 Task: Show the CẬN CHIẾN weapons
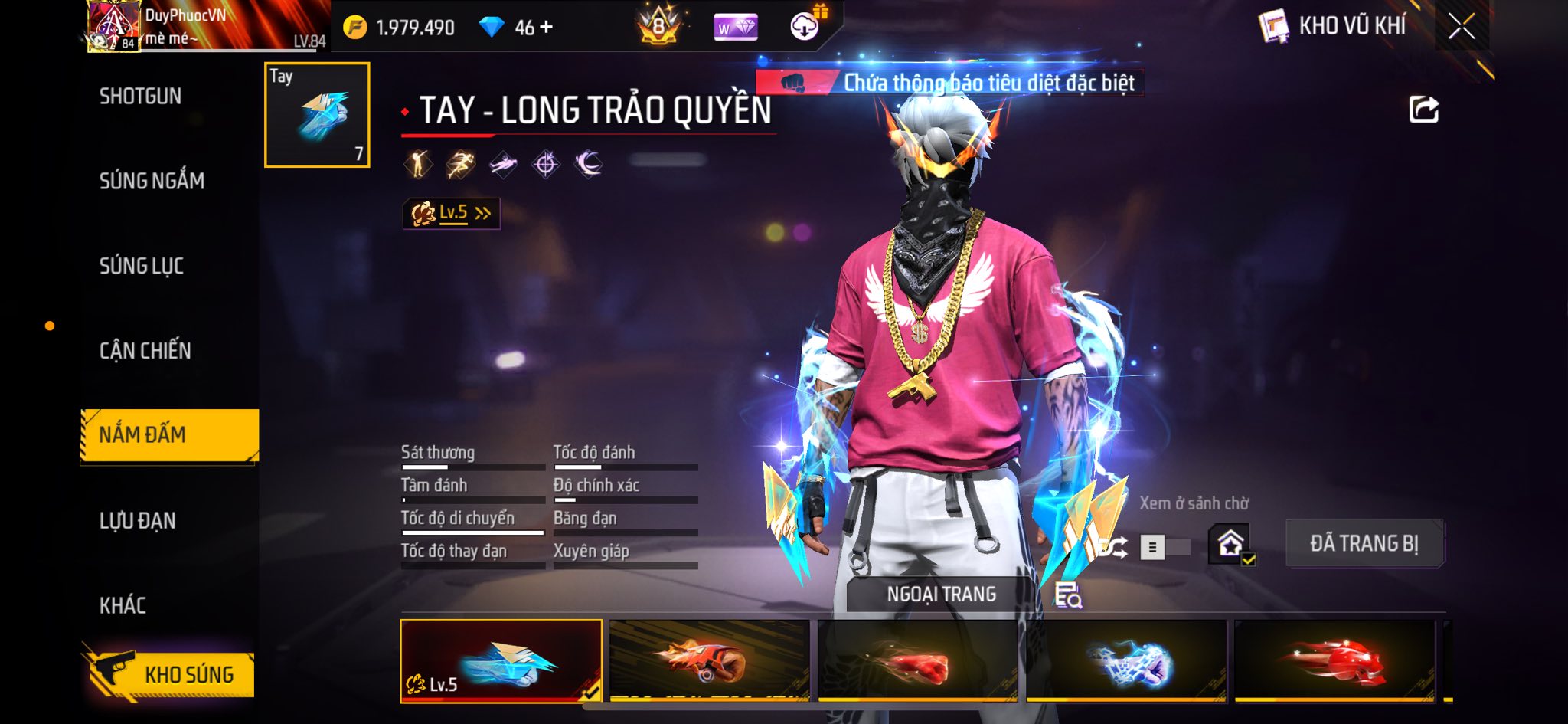click(x=145, y=351)
